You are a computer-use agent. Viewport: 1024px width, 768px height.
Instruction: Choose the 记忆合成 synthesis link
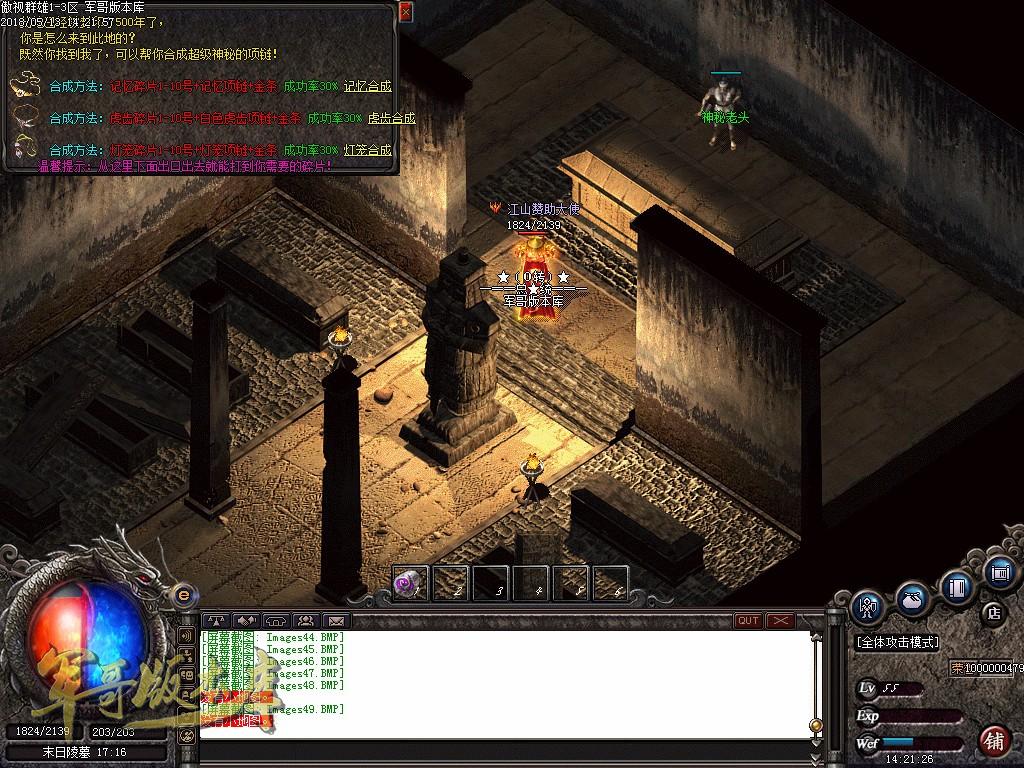pyautogui.click(x=367, y=87)
